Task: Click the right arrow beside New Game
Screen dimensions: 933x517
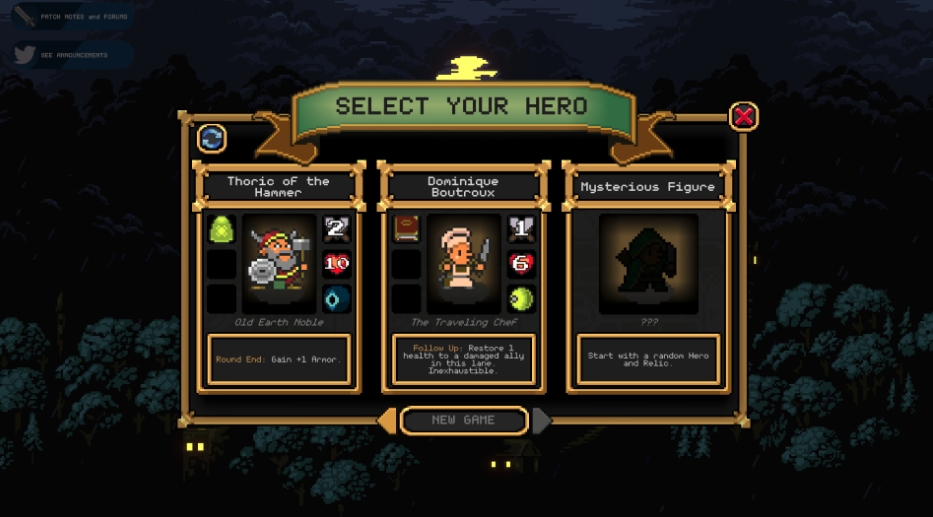Action: pyautogui.click(x=541, y=421)
